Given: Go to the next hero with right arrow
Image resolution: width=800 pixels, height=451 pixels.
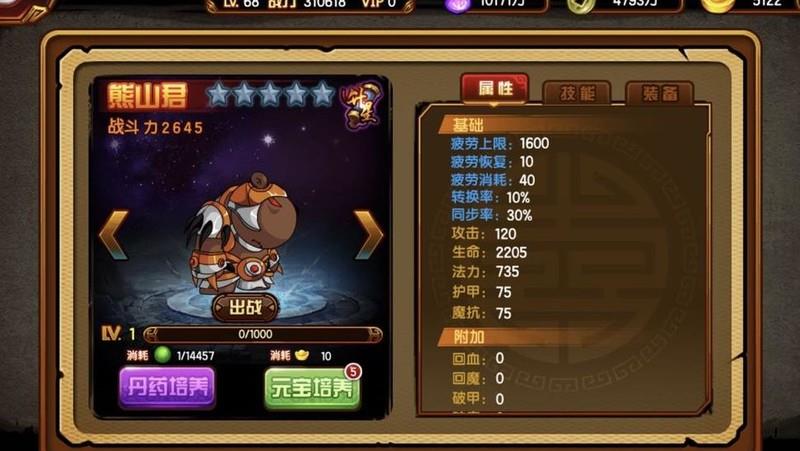Looking at the screenshot, I should 368,236.
